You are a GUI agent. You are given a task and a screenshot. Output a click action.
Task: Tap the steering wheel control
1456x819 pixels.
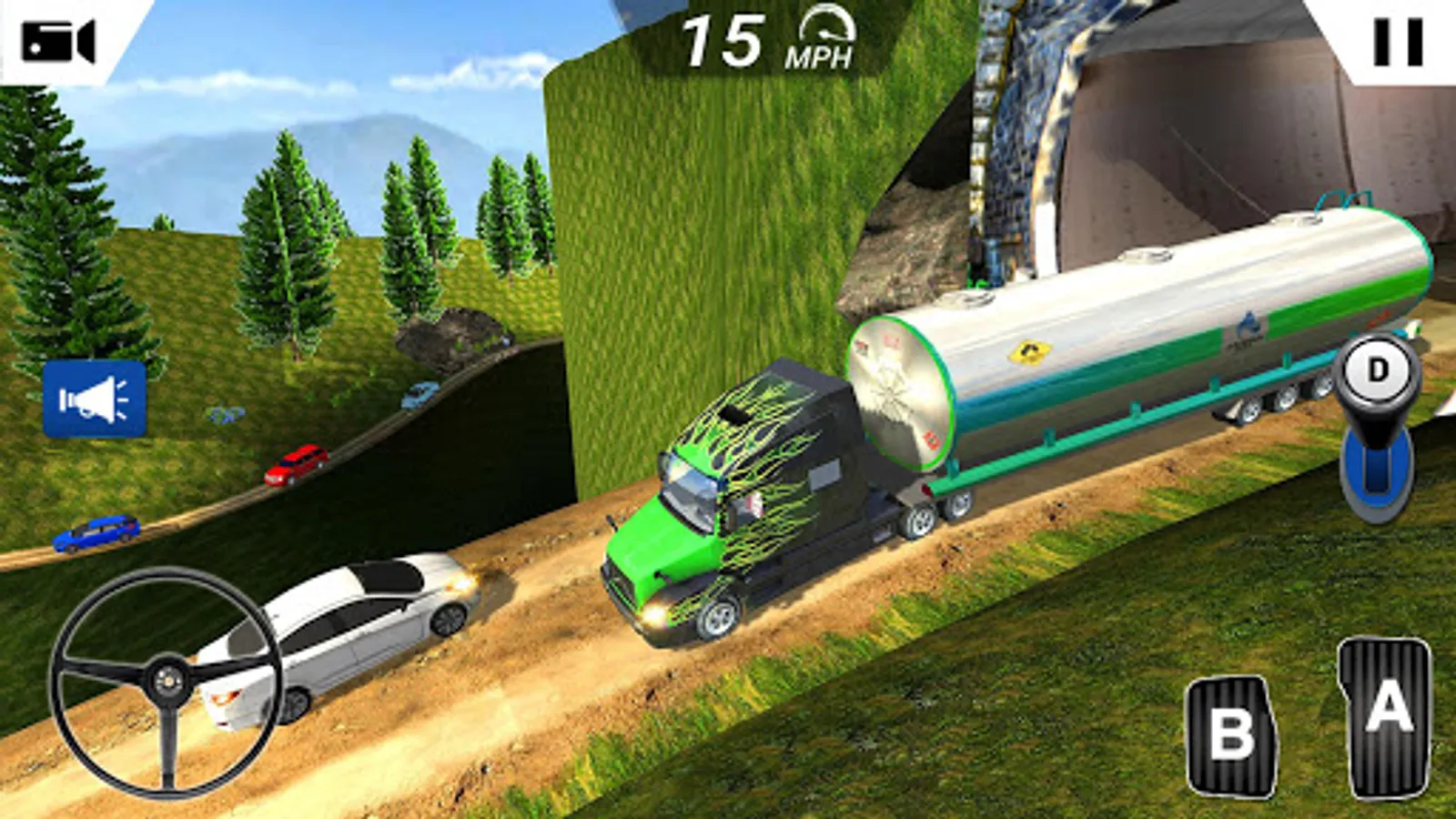point(167,681)
